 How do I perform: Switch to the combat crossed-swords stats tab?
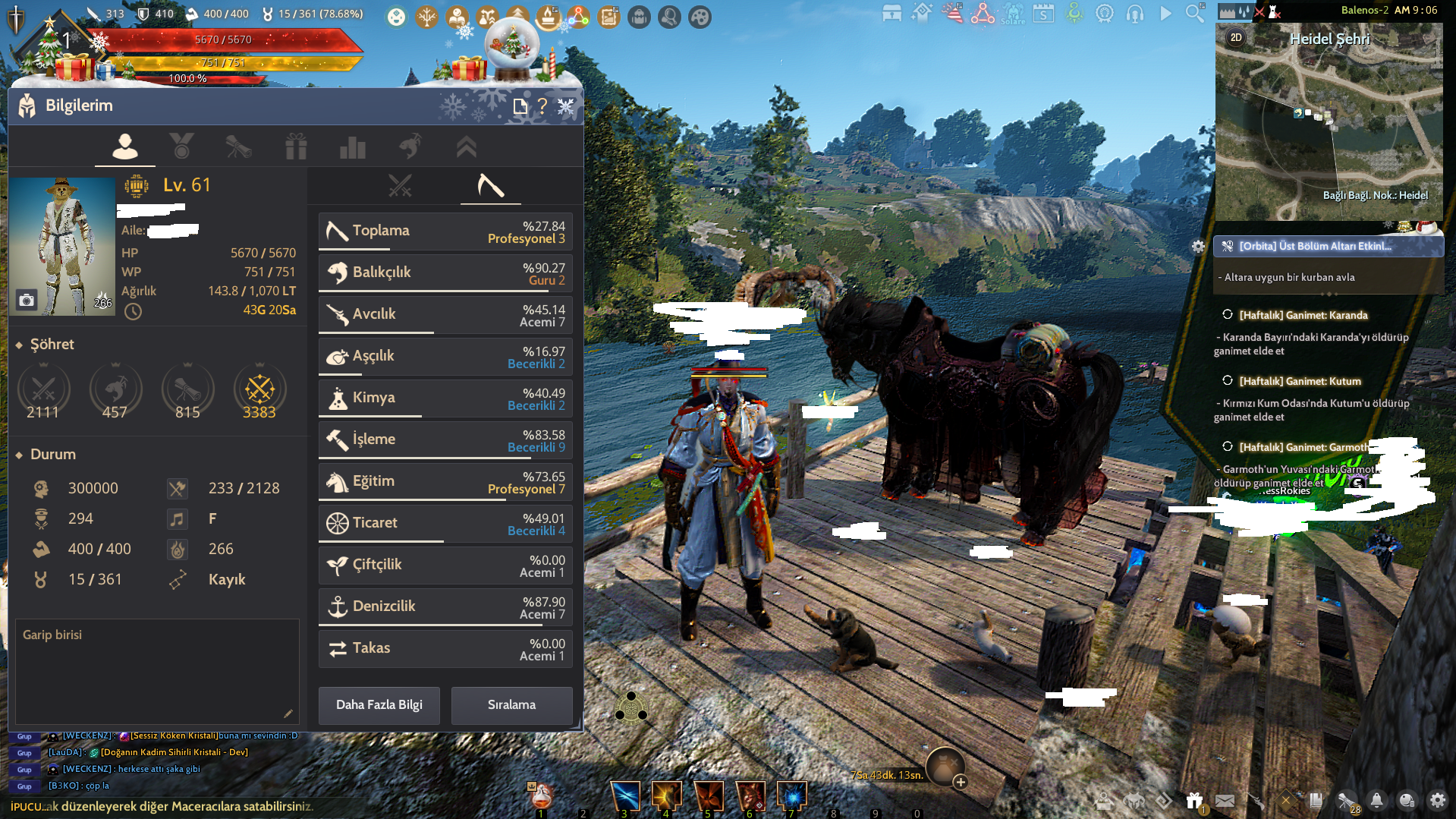400,185
